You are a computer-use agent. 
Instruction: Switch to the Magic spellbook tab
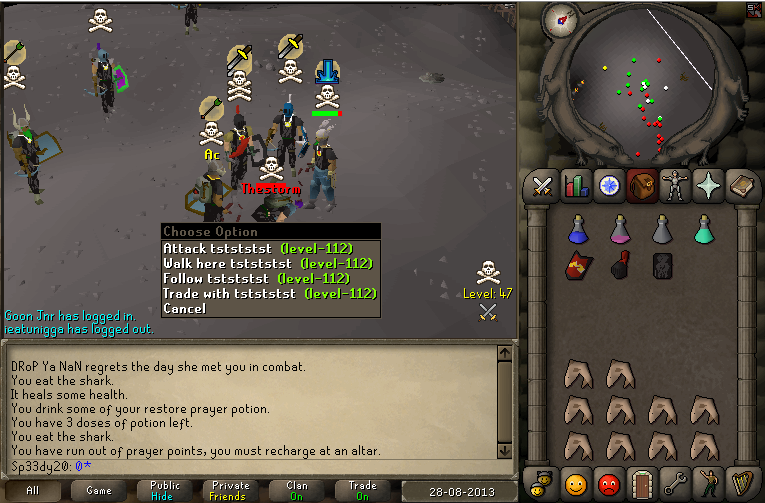pyautogui.click(x=741, y=186)
